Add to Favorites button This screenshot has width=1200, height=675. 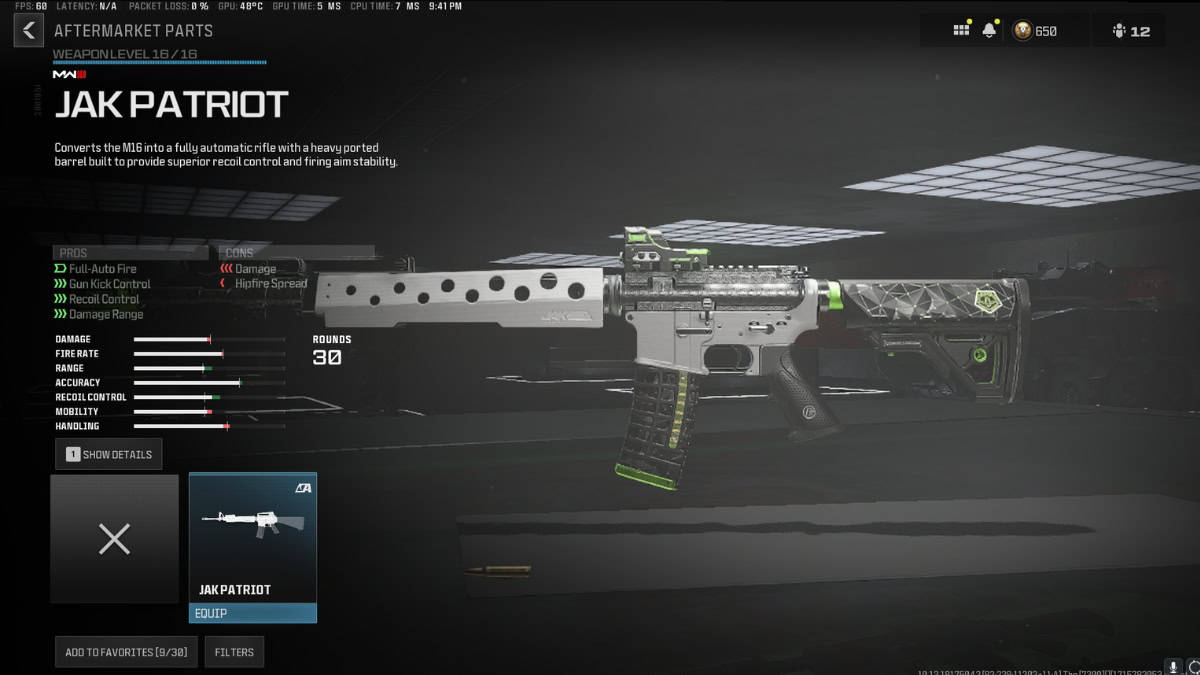point(126,652)
